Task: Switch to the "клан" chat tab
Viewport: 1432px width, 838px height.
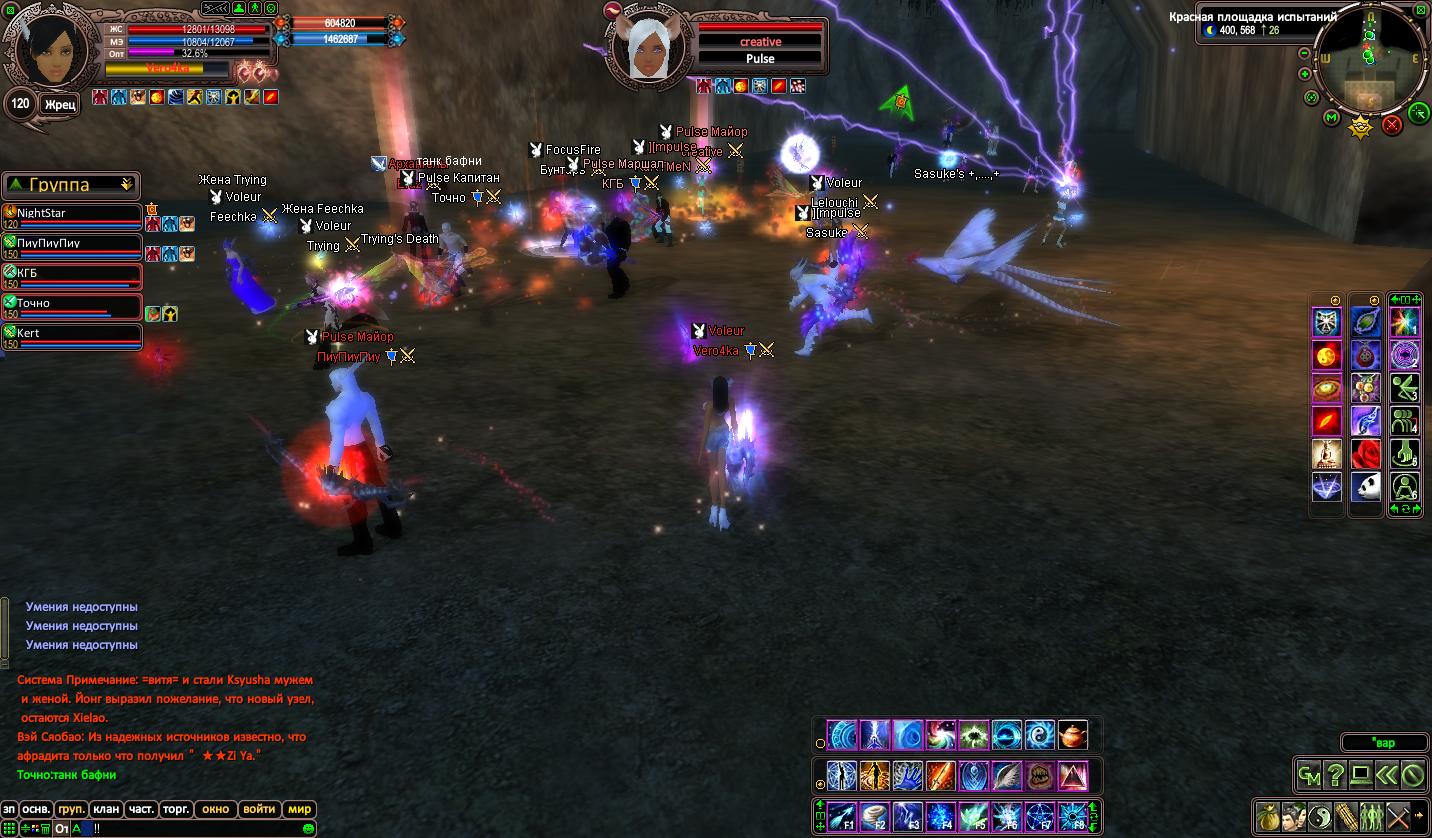Action: 106,809
